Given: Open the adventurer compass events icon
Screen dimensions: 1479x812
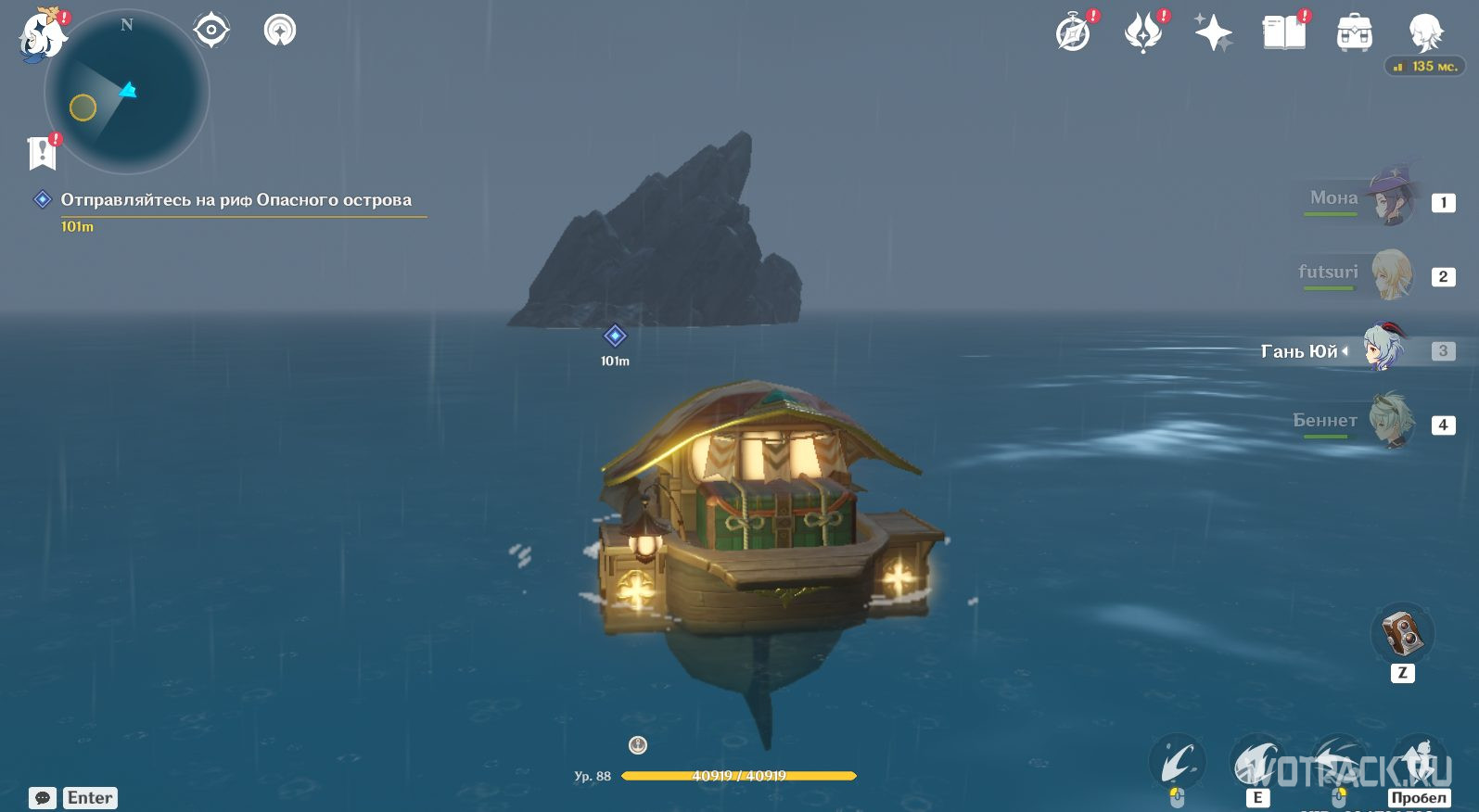Looking at the screenshot, I should pos(1074,34).
